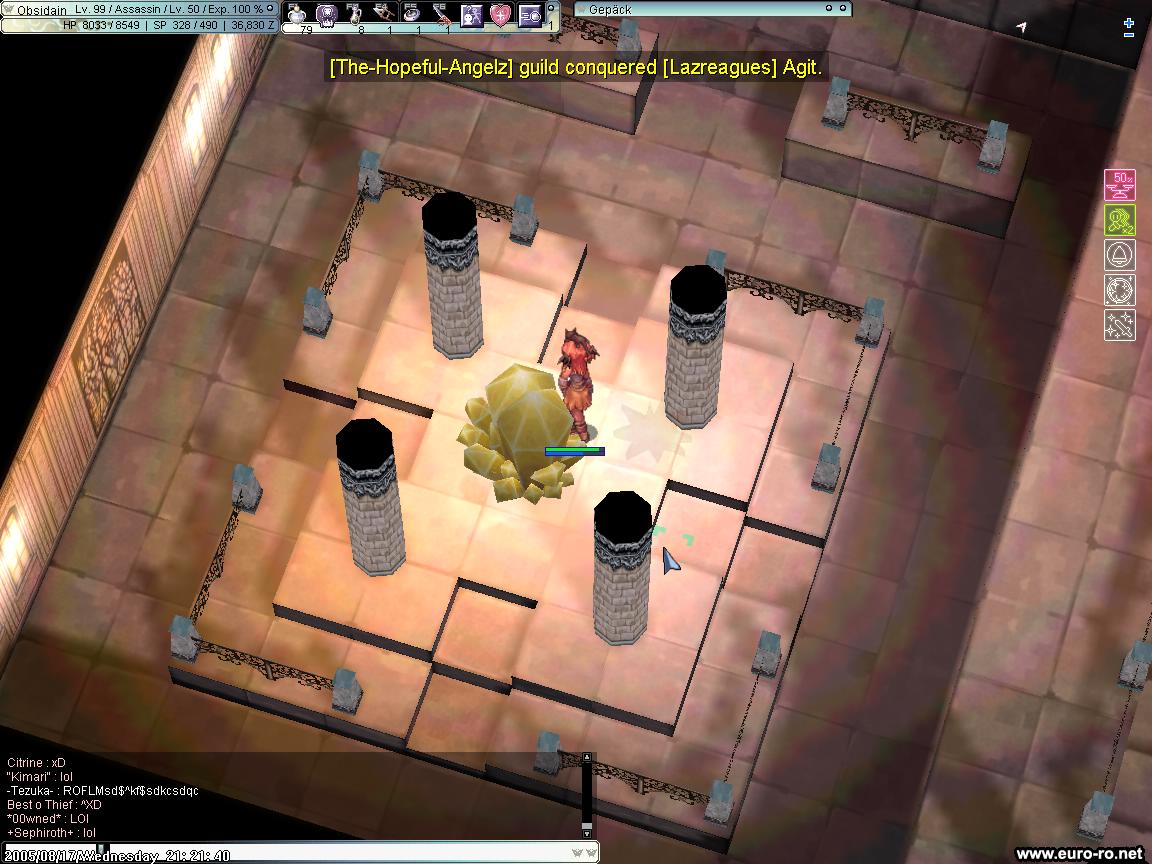The width and height of the screenshot is (1152, 864).
Task: Select the red dagger hotkey slot
Action: [x=443, y=14]
